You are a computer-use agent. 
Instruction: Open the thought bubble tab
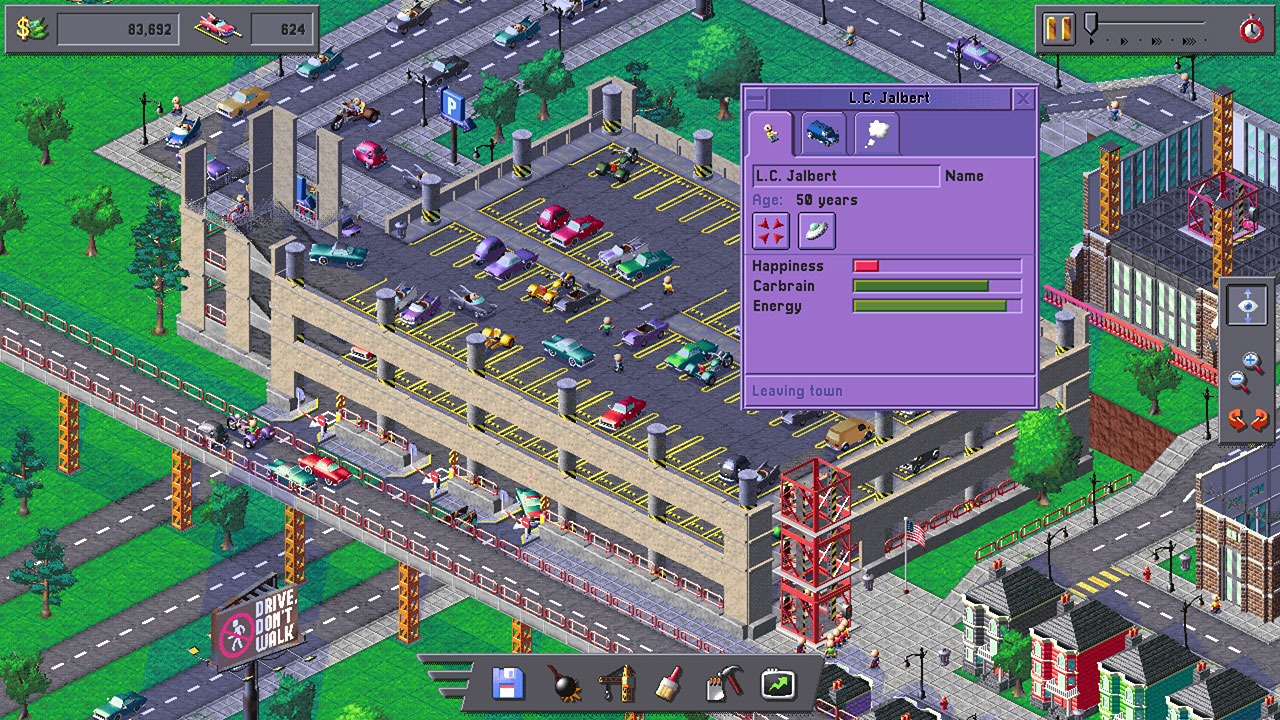[876, 134]
